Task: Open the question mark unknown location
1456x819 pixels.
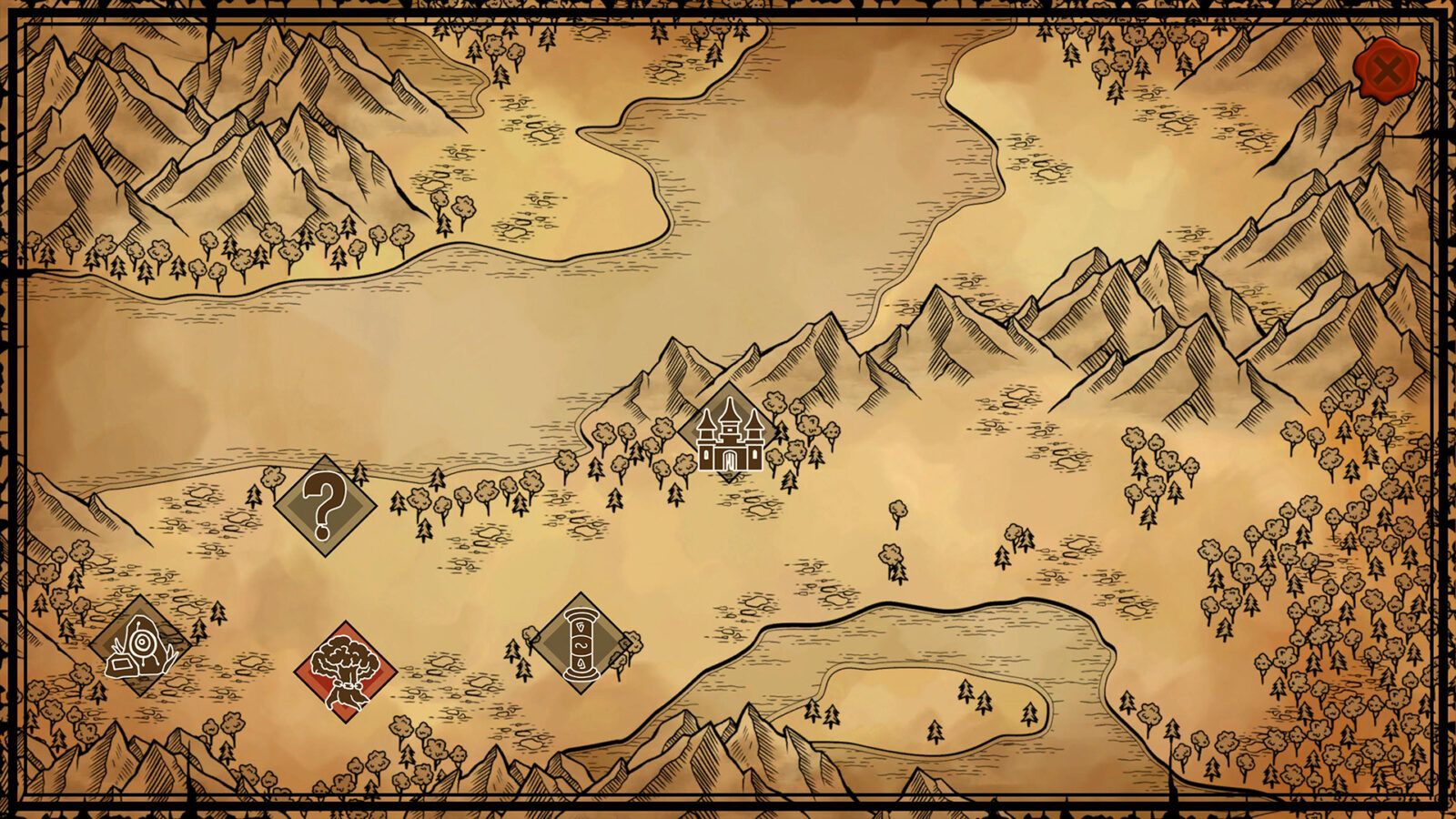Action: [325, 506]
